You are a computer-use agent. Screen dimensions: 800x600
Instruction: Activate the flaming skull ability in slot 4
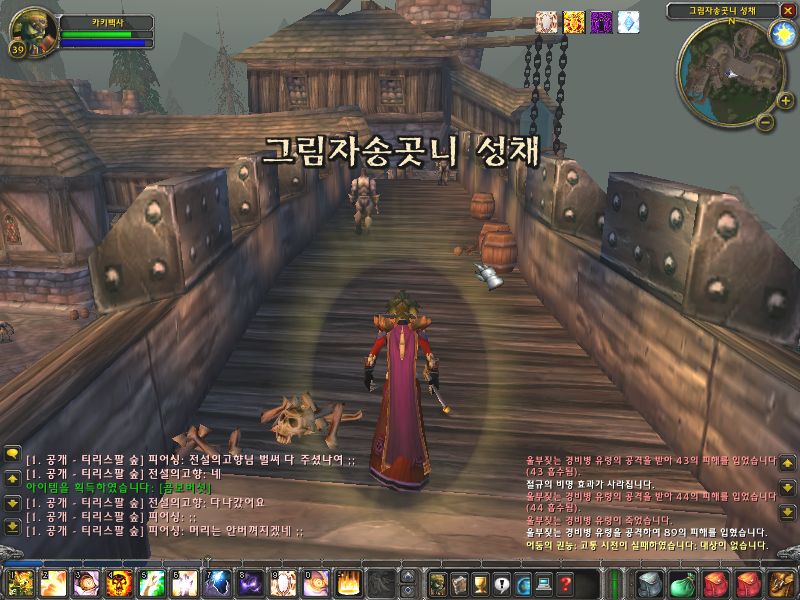[119, 582]
